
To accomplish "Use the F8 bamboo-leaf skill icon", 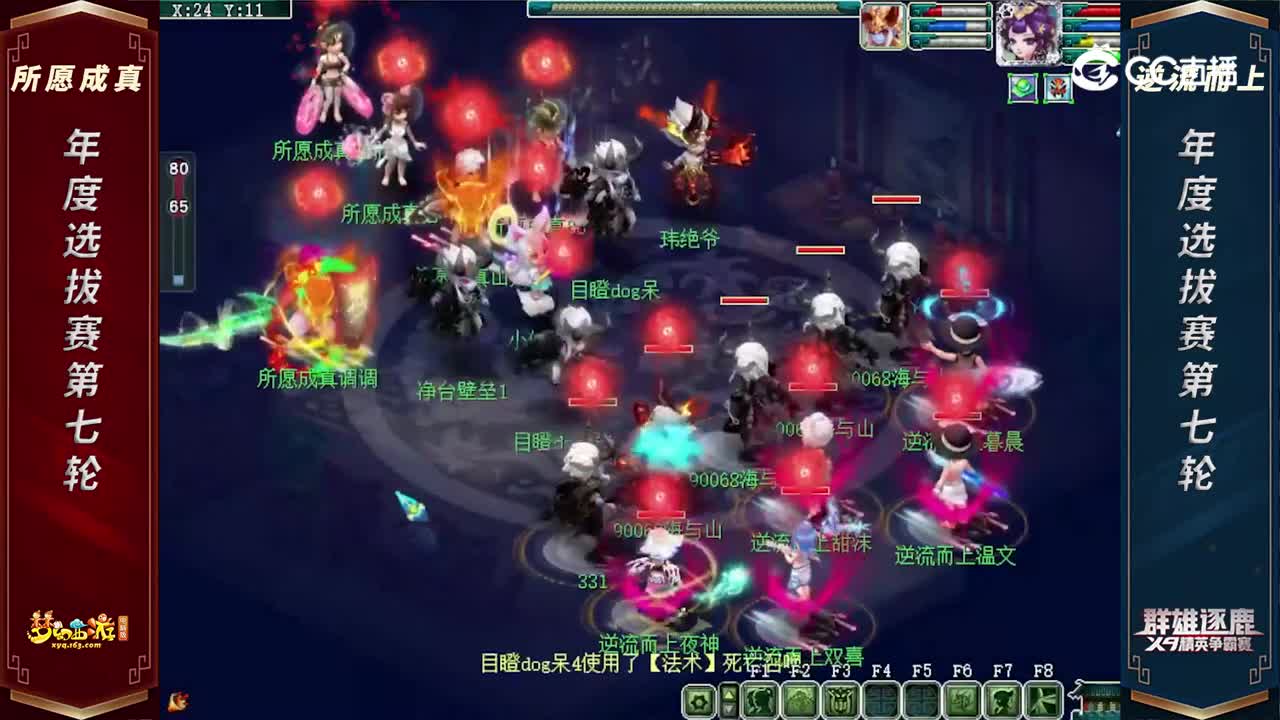I will pos(1044,700).
